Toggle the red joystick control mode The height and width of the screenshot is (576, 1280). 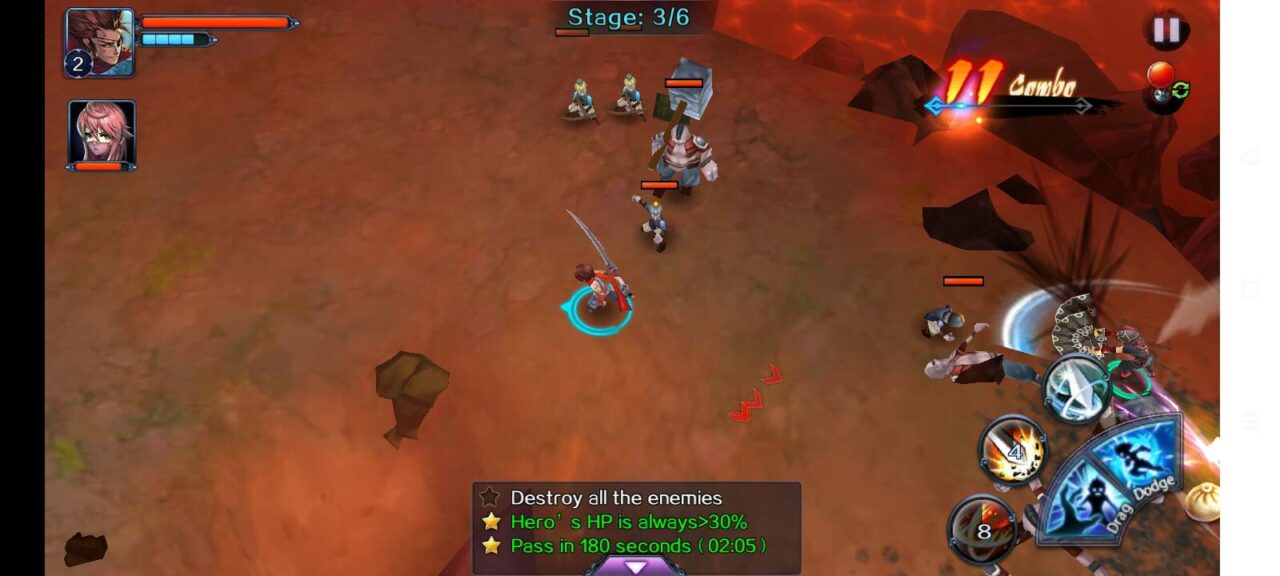(x=1166, y=87)
